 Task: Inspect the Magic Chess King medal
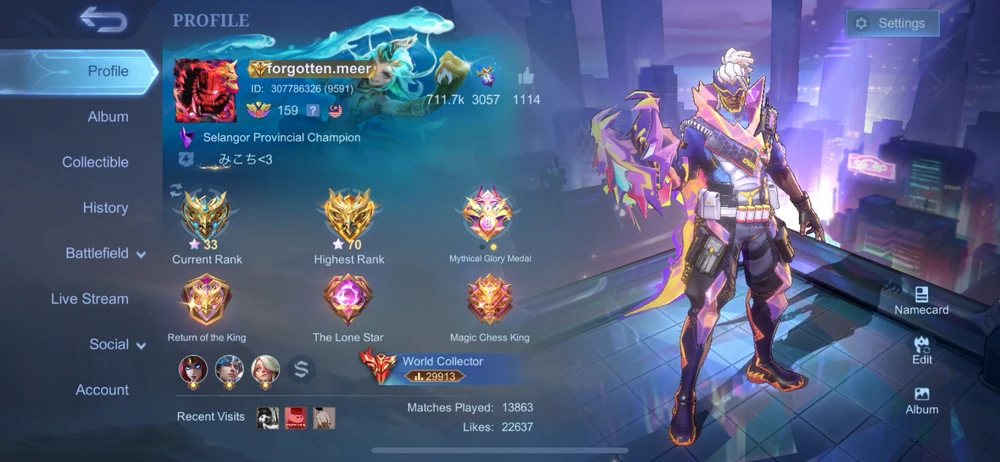click(490, 300)
